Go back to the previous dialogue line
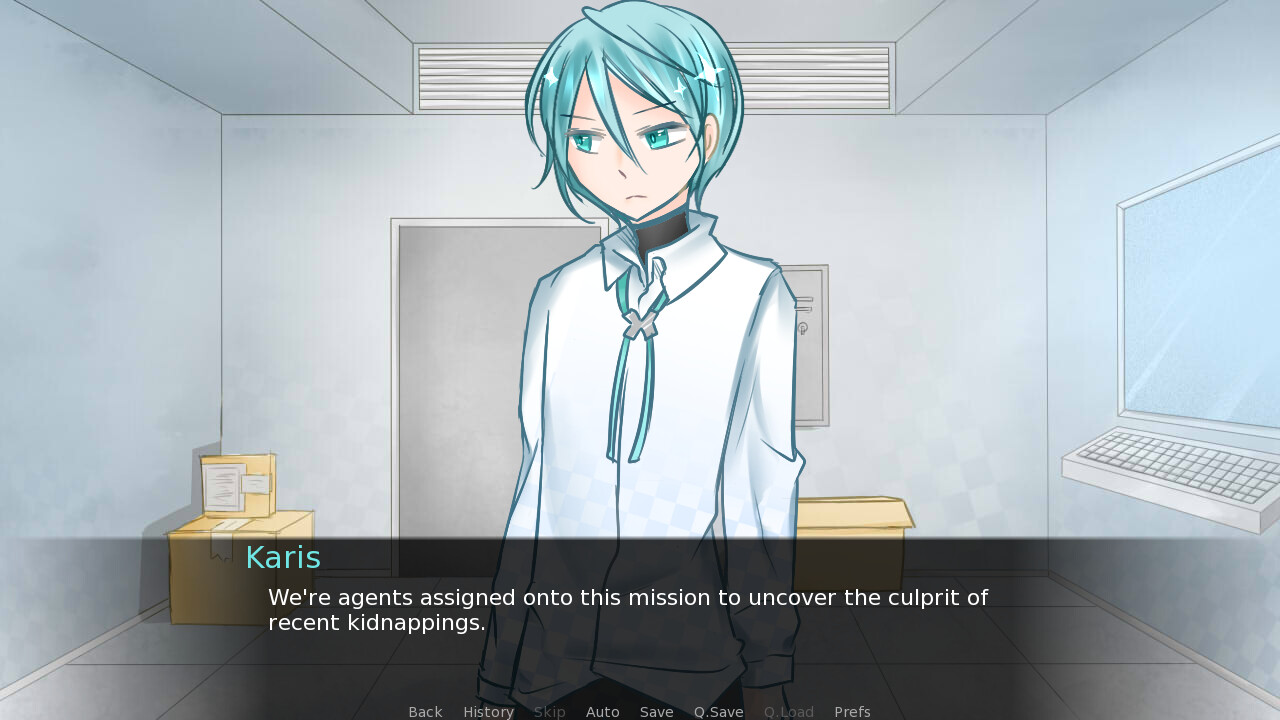This screenshot has height=720, width=1280. click(x=425, y=712)
